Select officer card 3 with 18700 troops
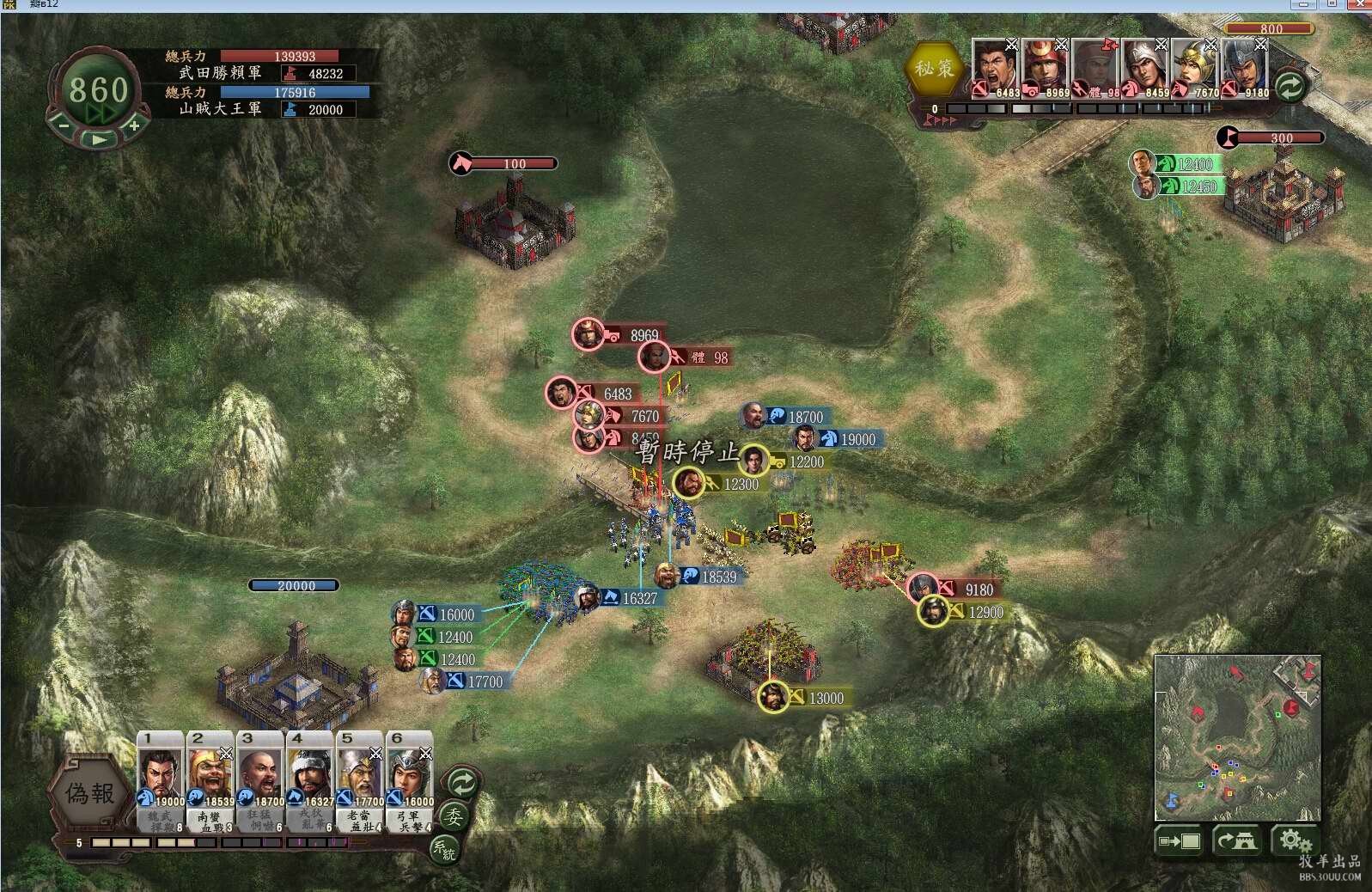 [260, 781]
